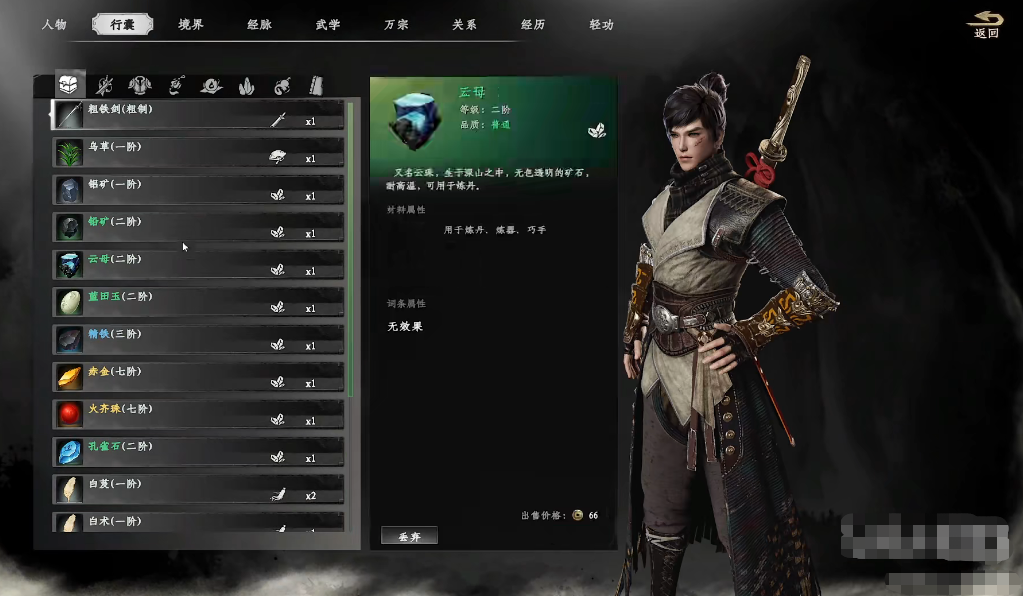Filter inventory by armor category icon
Viewport: 1023px width, 596px height.
coord(139,86)
